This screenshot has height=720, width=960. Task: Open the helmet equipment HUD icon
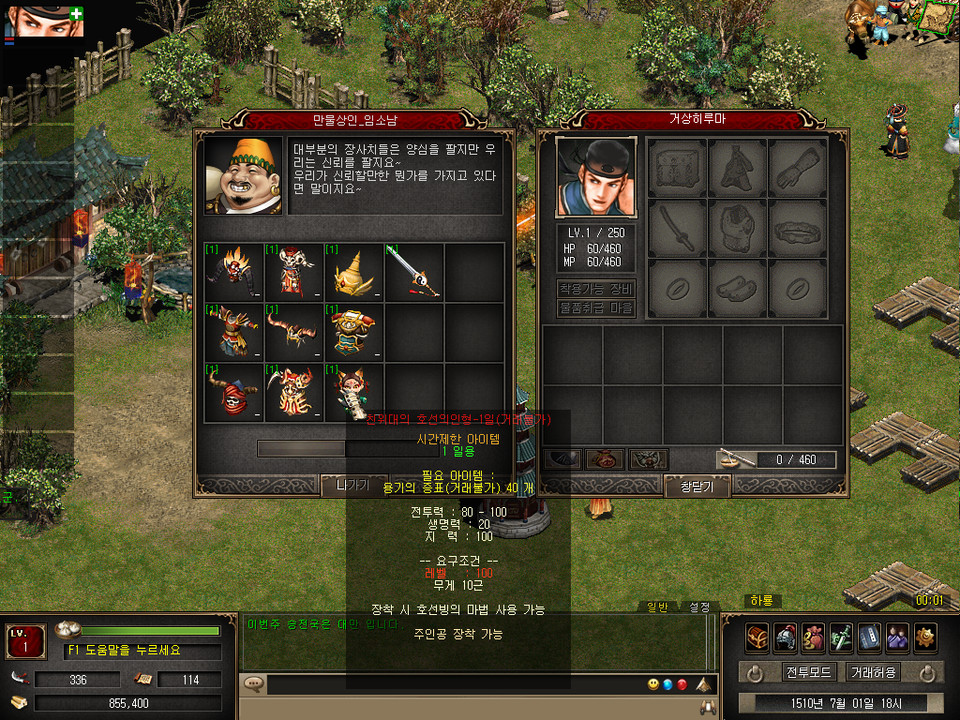point(786,636)
